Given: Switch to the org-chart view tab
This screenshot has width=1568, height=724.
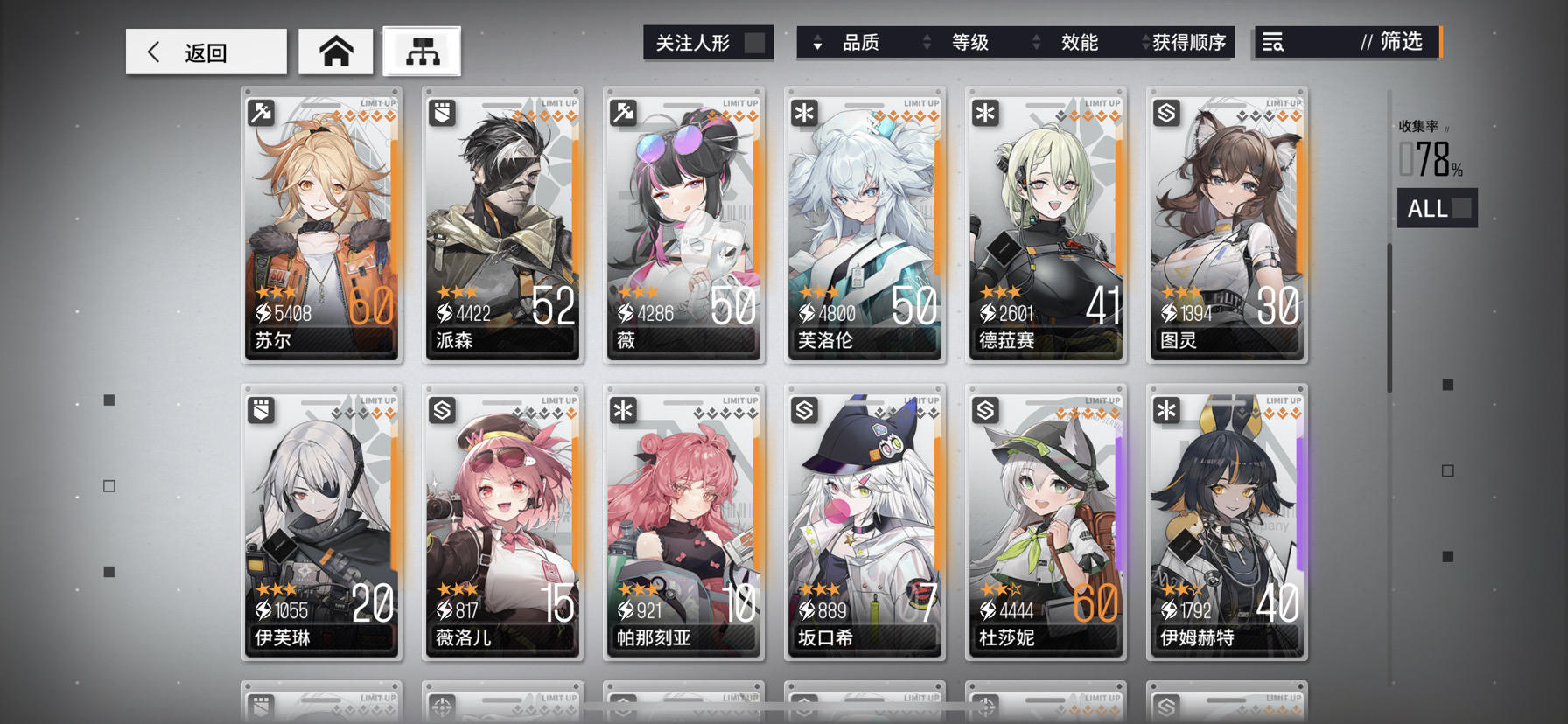Looking at the screenshot, I should (423, 51).
